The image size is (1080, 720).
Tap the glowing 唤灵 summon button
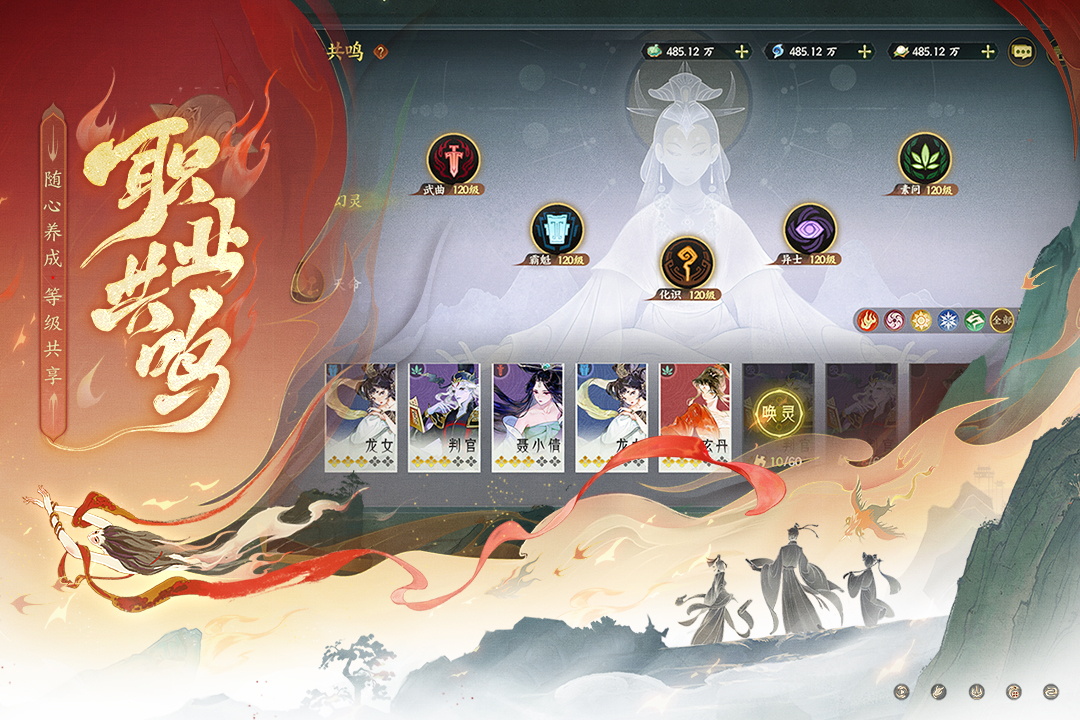pos(777,413)
